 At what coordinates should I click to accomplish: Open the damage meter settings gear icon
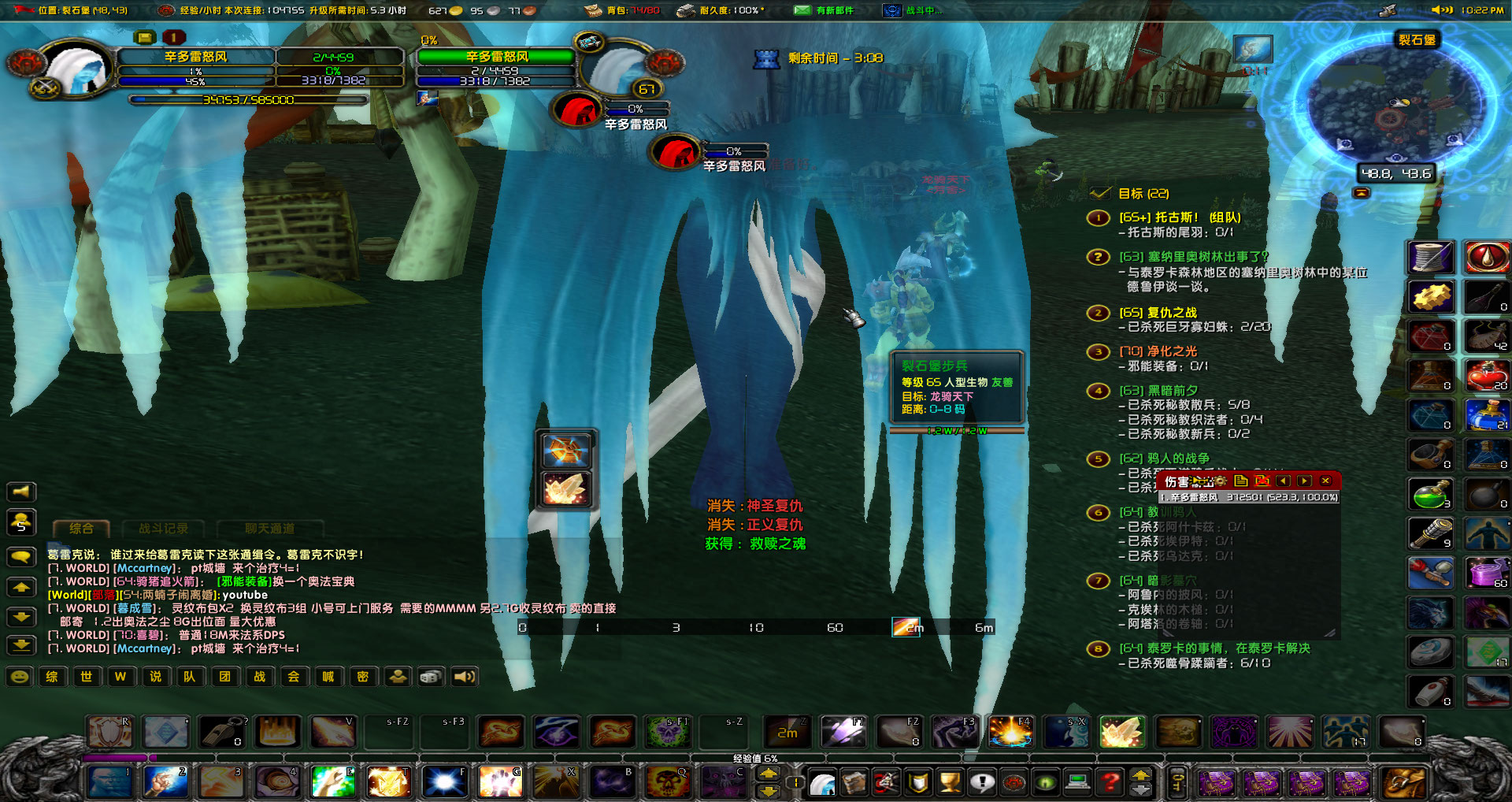coord(1220,481)
